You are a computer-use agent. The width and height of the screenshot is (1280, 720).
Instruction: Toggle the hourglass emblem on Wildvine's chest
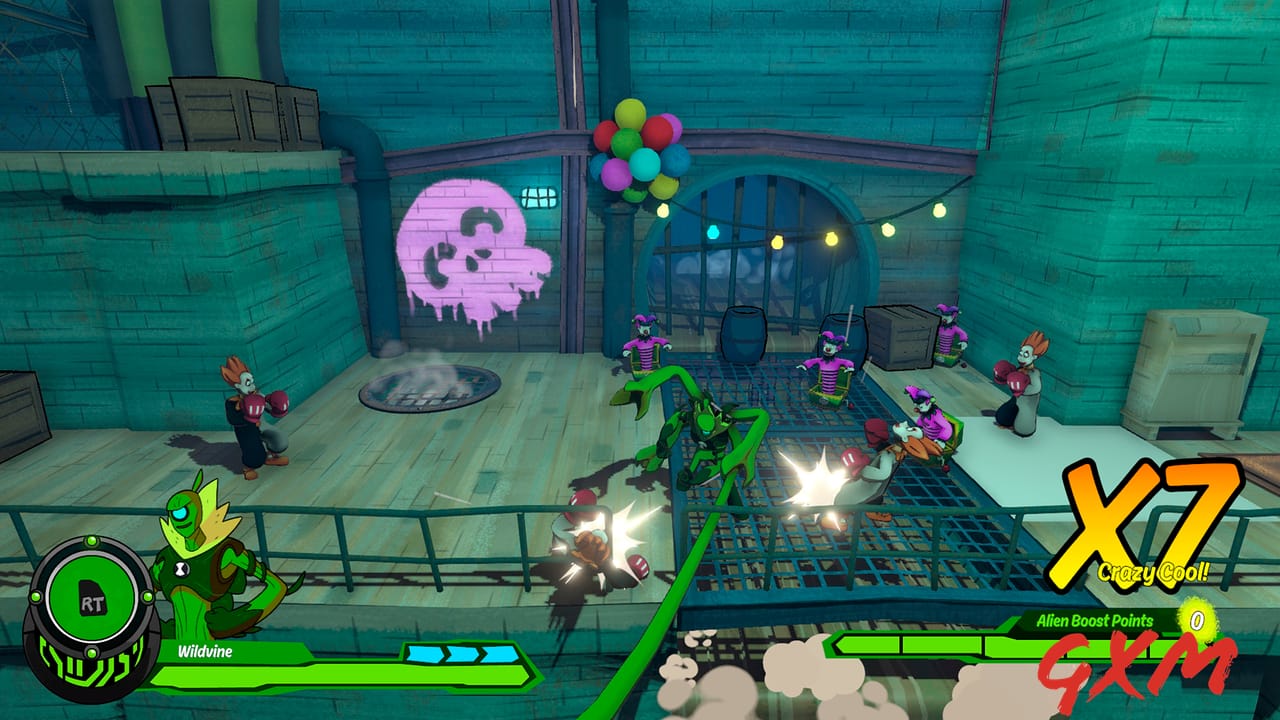(180, 567)
